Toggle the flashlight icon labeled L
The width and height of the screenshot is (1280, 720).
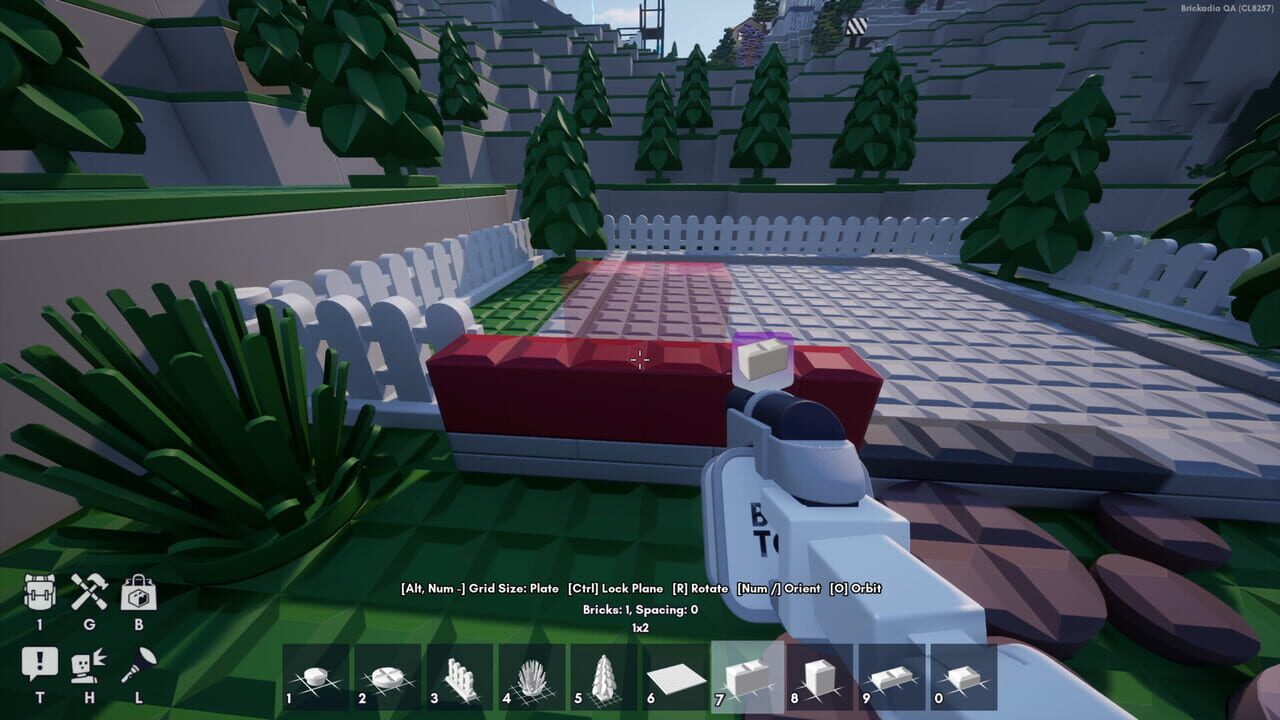(140, 665)
